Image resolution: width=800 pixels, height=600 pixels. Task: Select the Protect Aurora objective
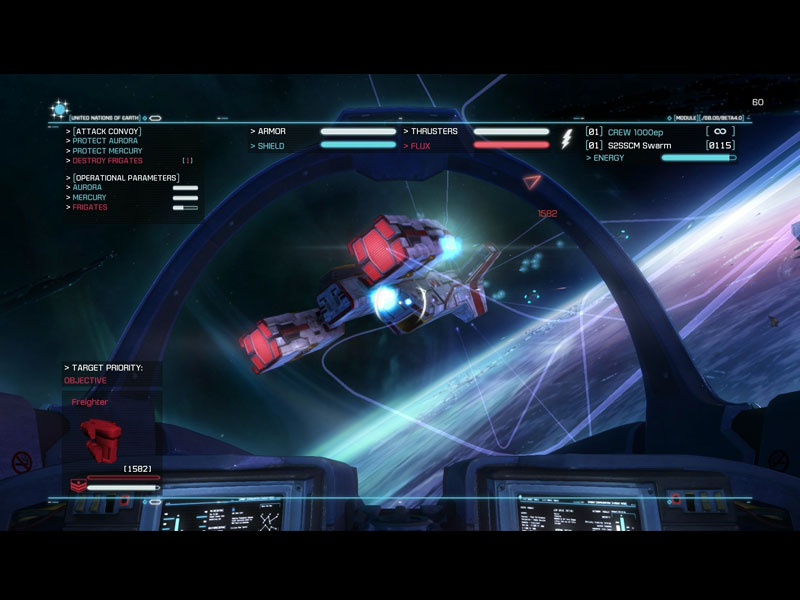click(105, 141)
